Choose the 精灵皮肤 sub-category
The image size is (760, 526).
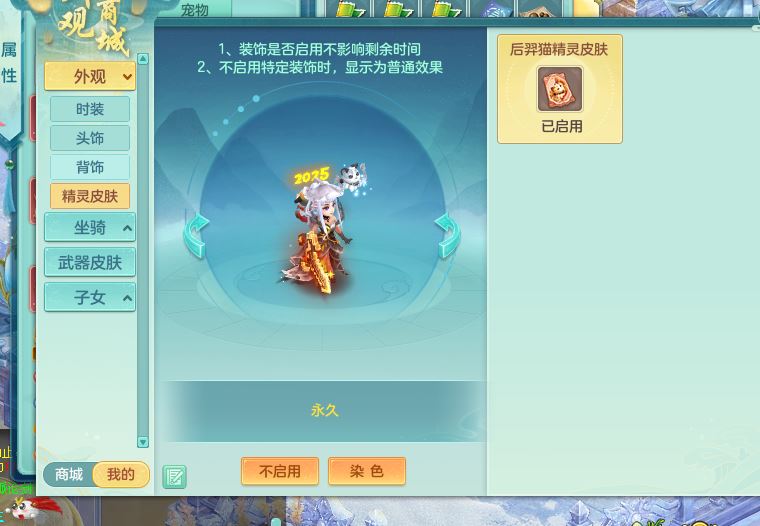point(90,196)
